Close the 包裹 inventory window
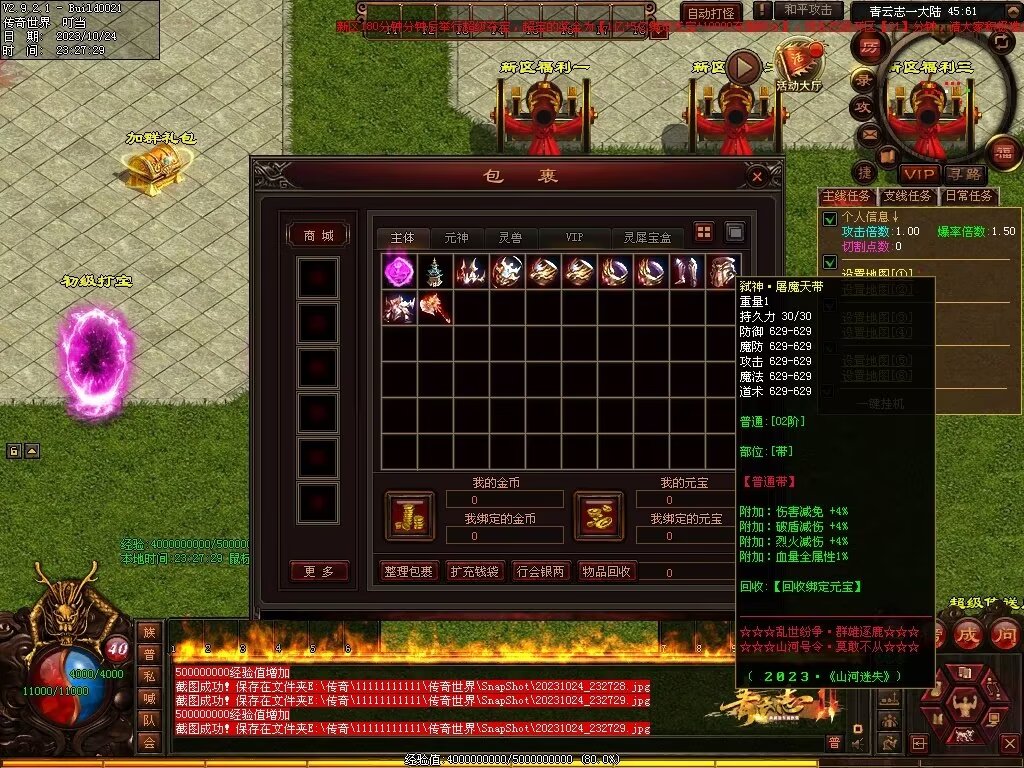1024x768 pixels. coord(757,177)
